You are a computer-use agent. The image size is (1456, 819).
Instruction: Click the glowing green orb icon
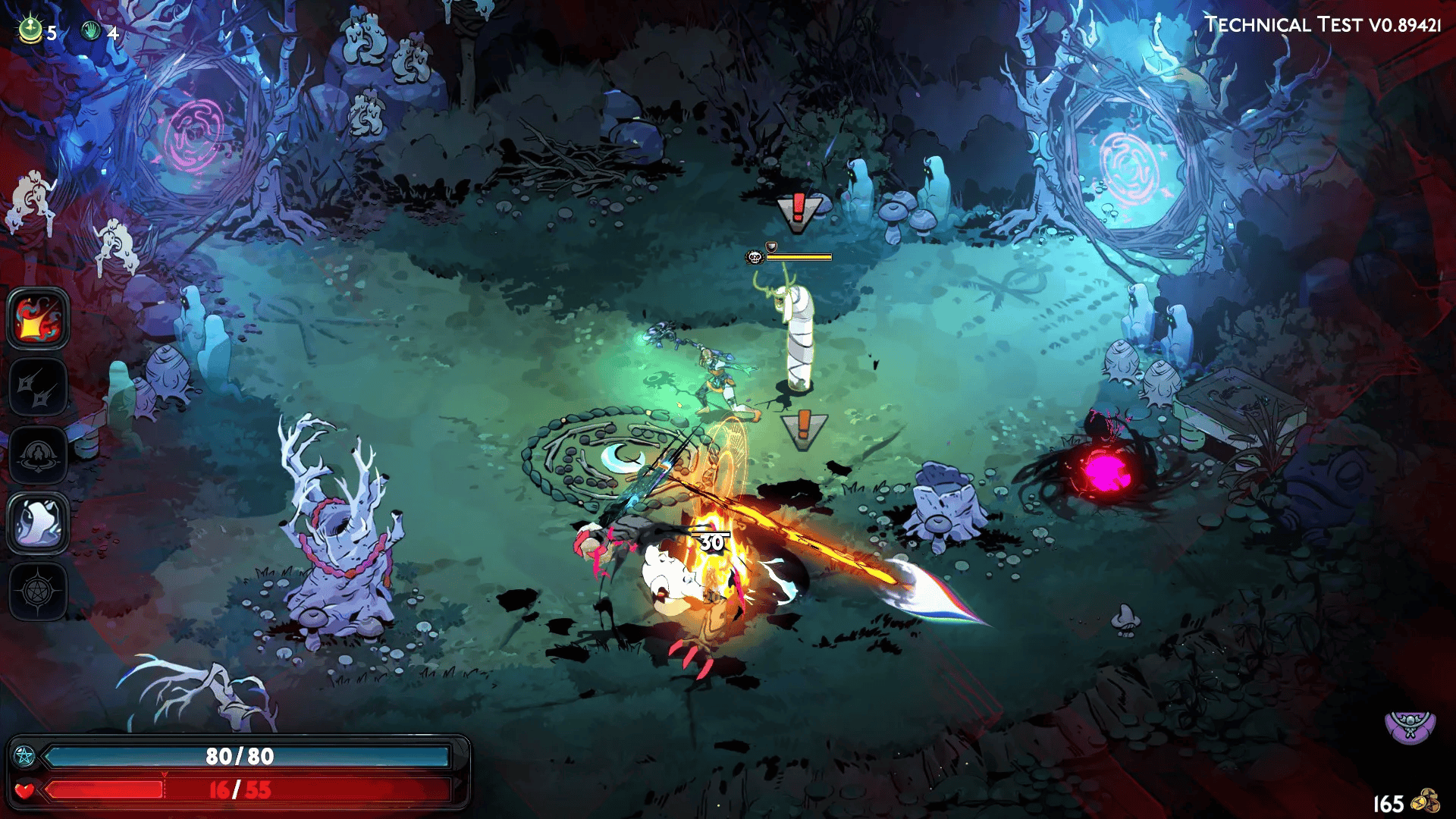point(30,30)
